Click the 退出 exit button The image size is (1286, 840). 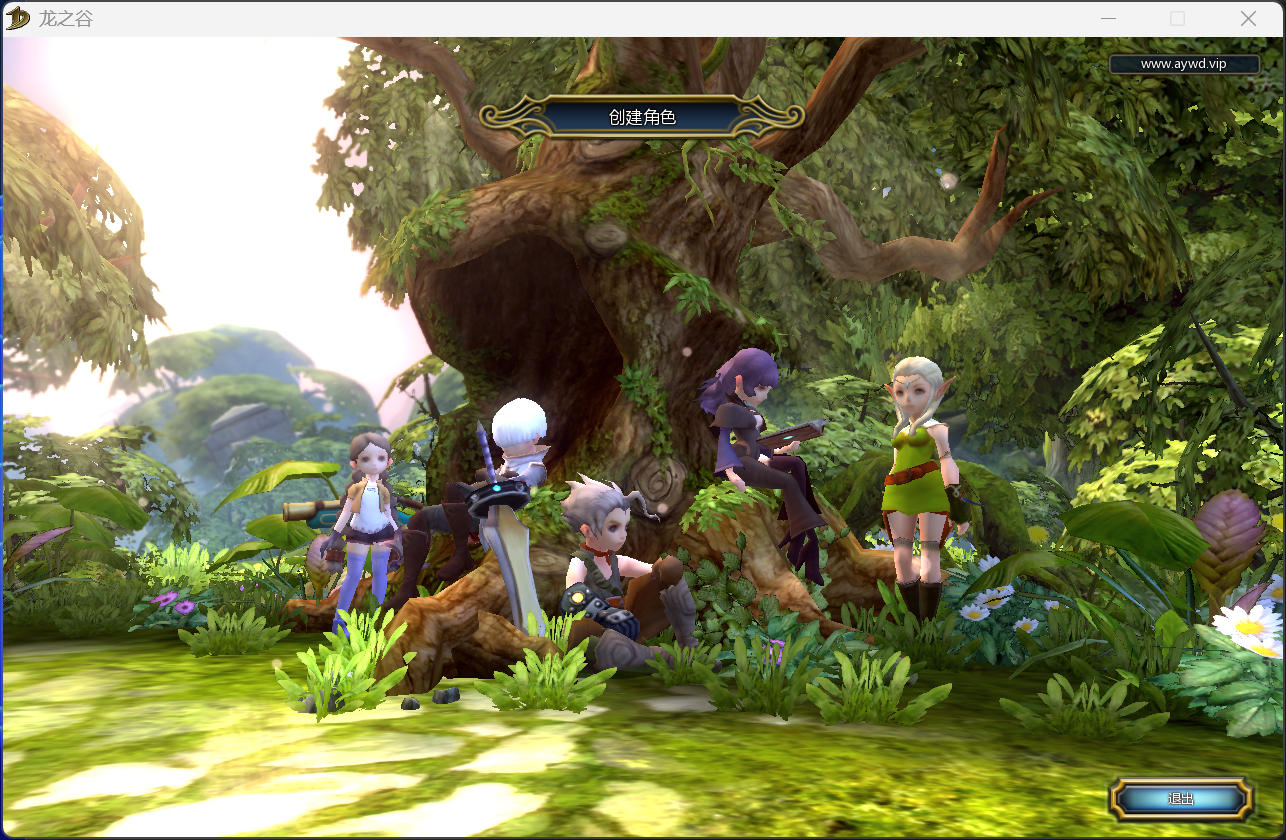1181,798
